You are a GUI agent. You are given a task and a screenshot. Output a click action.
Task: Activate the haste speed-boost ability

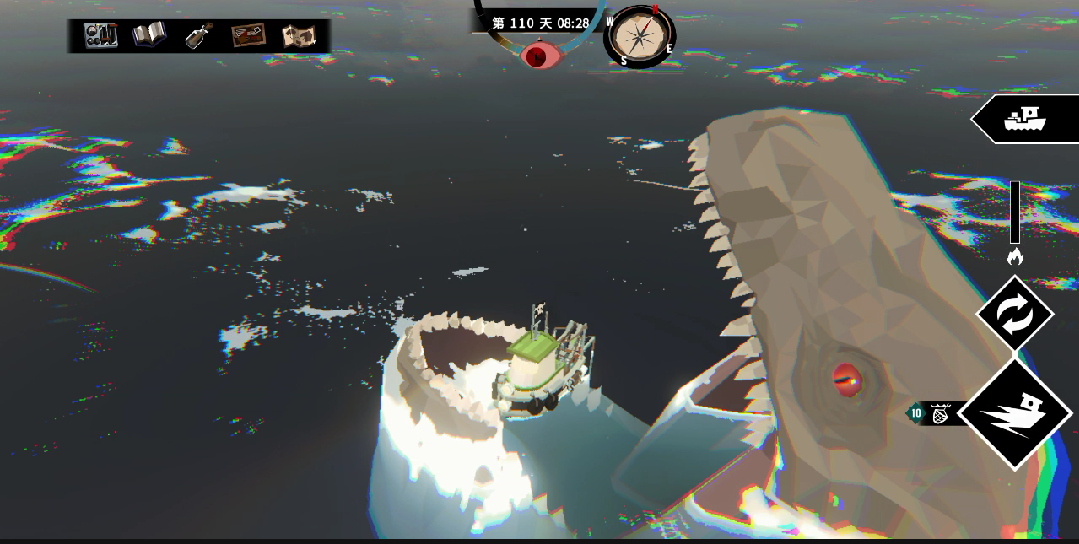pos(1014,414)
